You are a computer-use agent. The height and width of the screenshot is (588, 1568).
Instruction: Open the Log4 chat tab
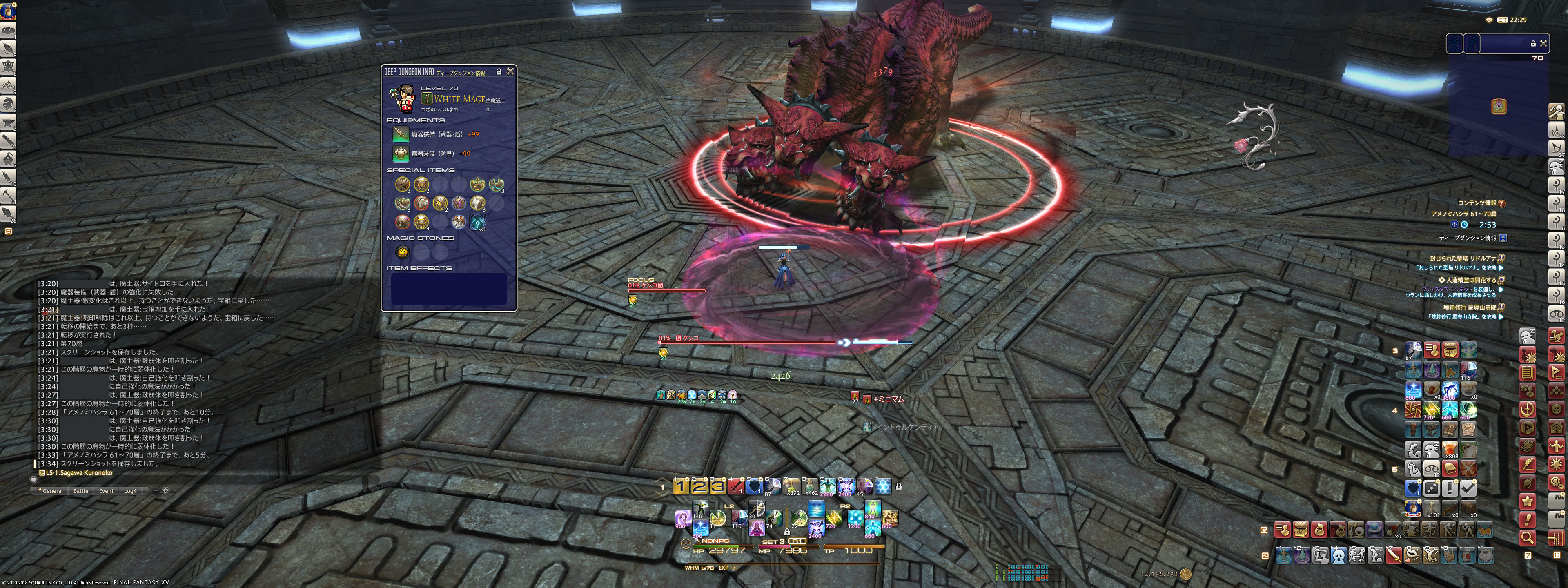click(x=130, y=490)
